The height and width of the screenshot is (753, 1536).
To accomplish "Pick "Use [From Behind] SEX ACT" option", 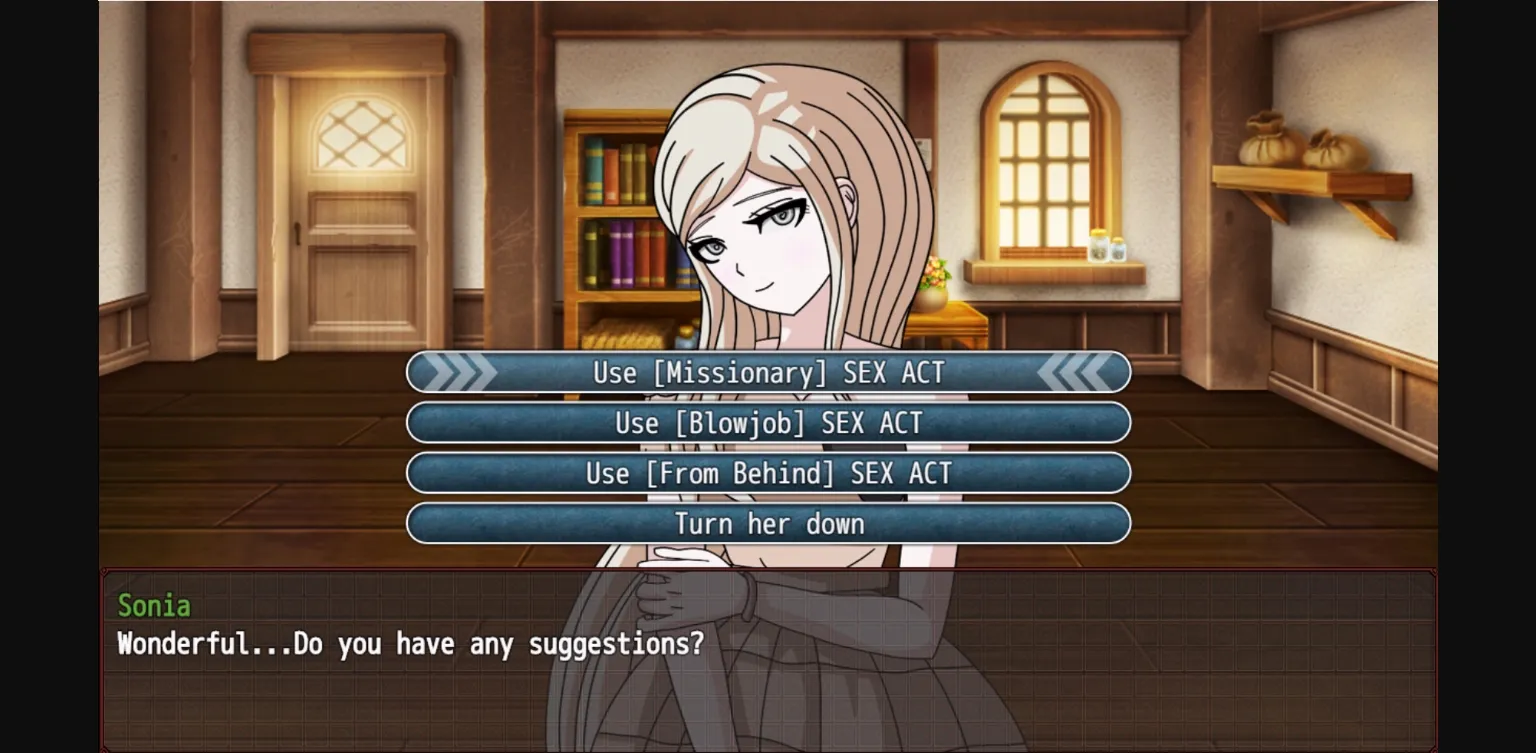I will pos(767,473).
